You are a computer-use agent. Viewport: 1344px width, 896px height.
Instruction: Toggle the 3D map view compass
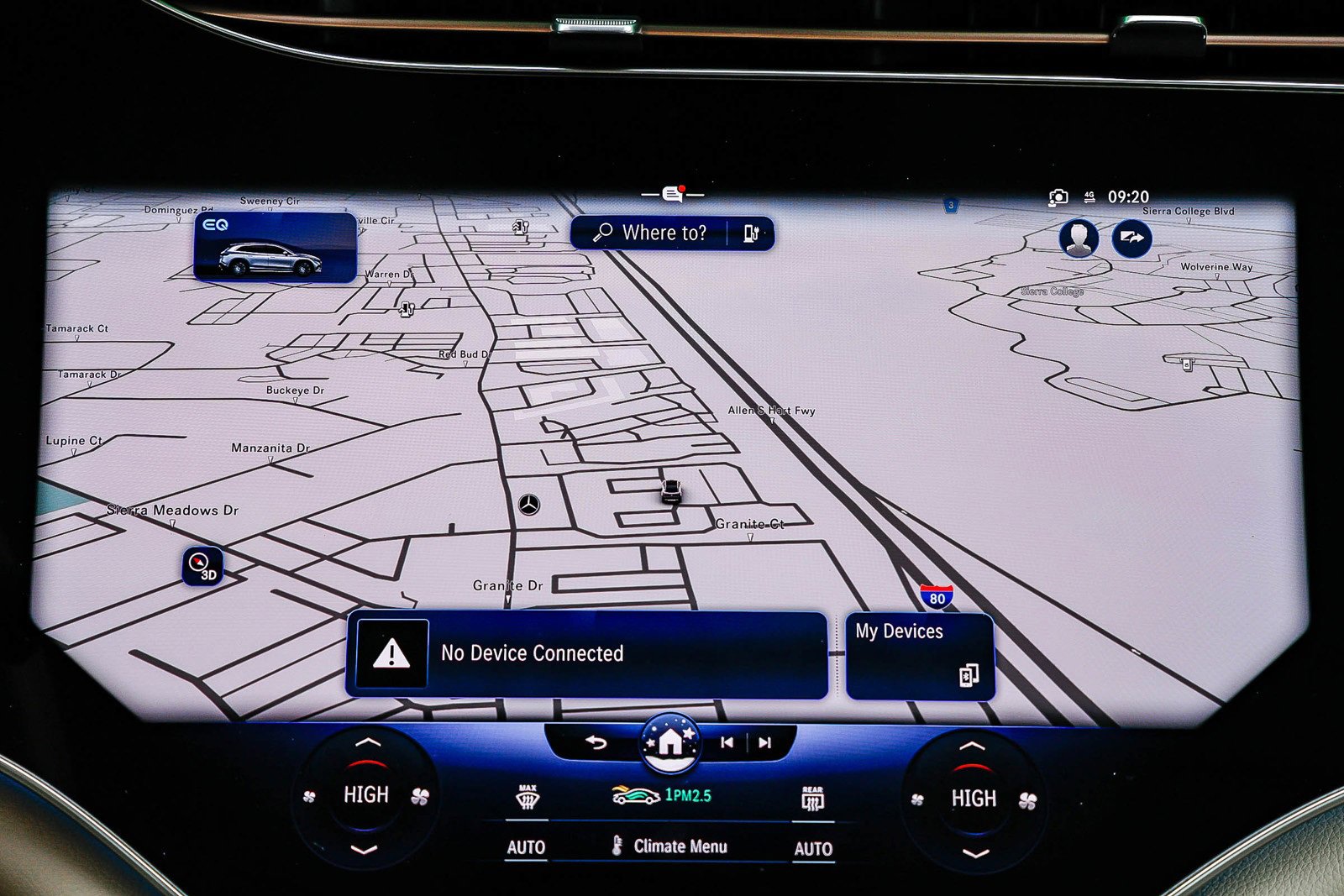click(202, 566)
